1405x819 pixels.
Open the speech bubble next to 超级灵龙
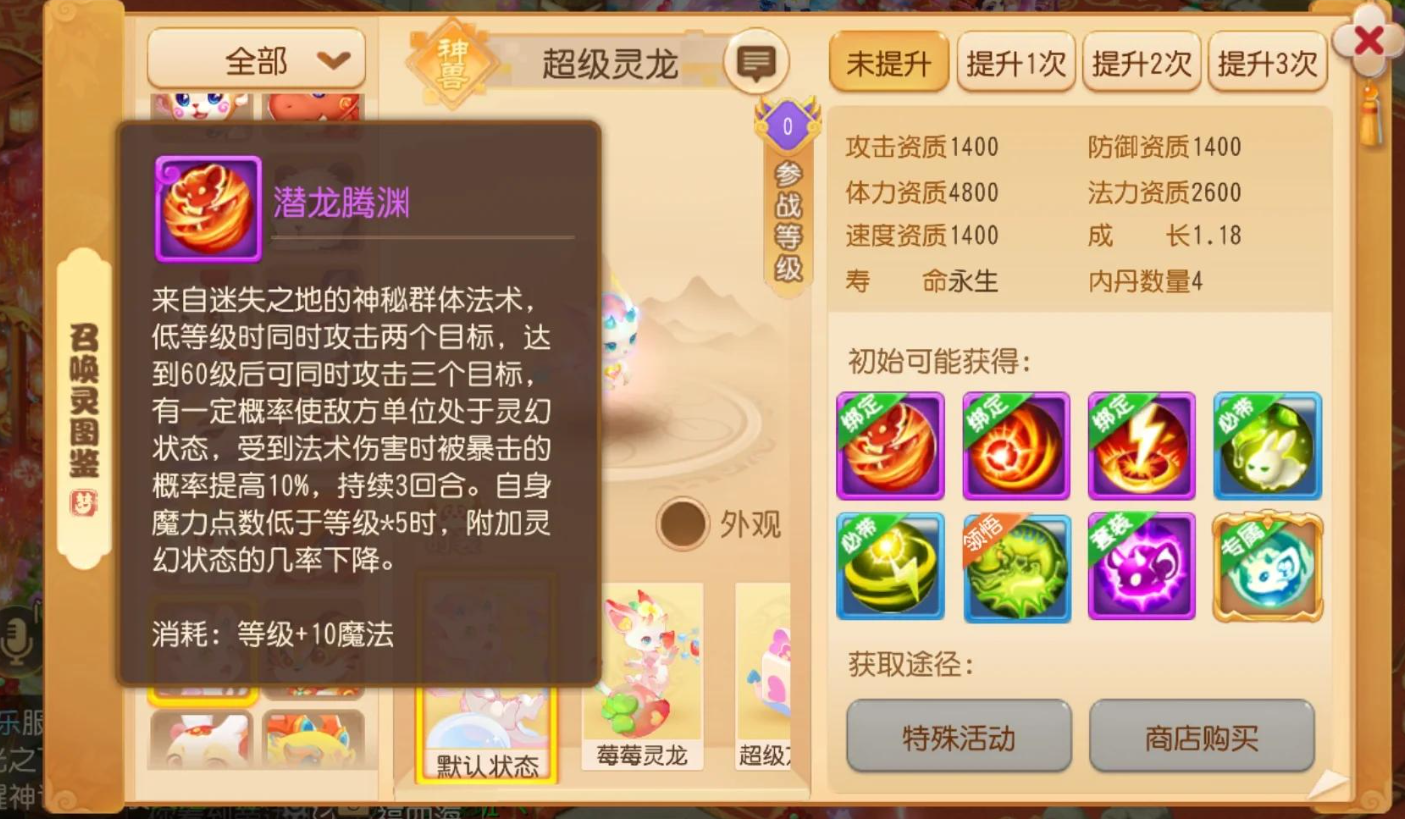pos(757,63)
